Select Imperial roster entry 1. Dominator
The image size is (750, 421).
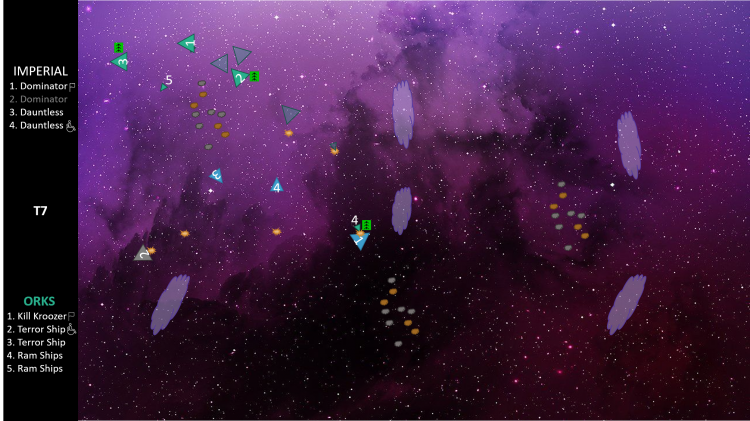point(38,86)
